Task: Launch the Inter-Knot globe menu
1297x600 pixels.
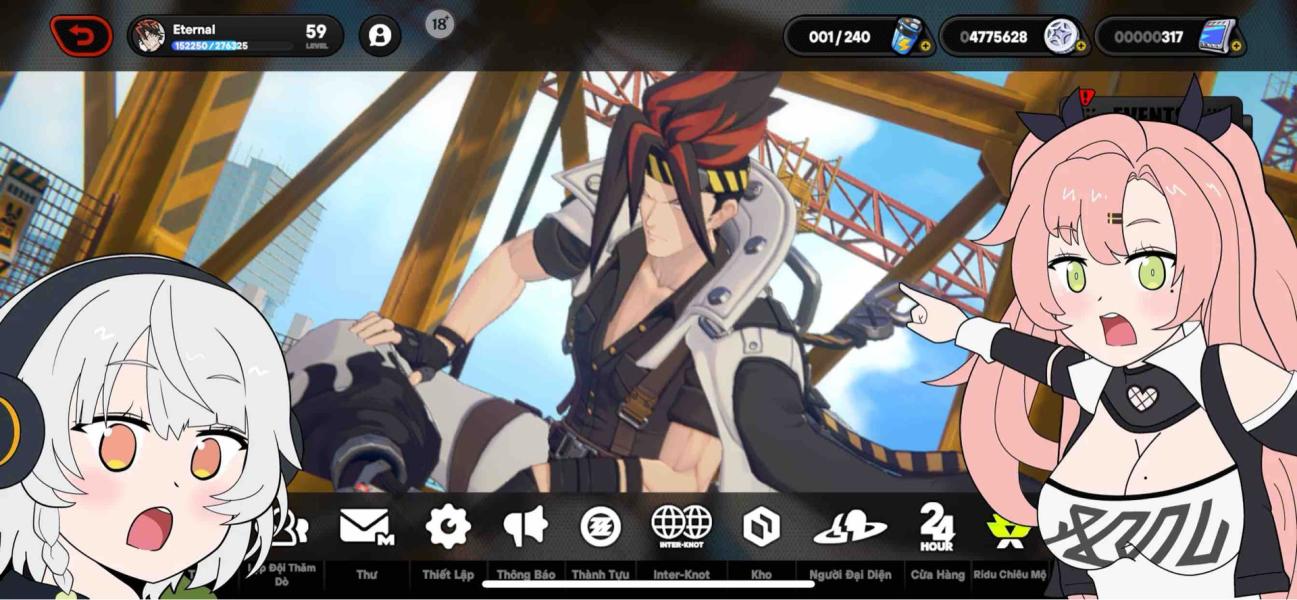Action: pyautogui.click(x=681, y=527)
